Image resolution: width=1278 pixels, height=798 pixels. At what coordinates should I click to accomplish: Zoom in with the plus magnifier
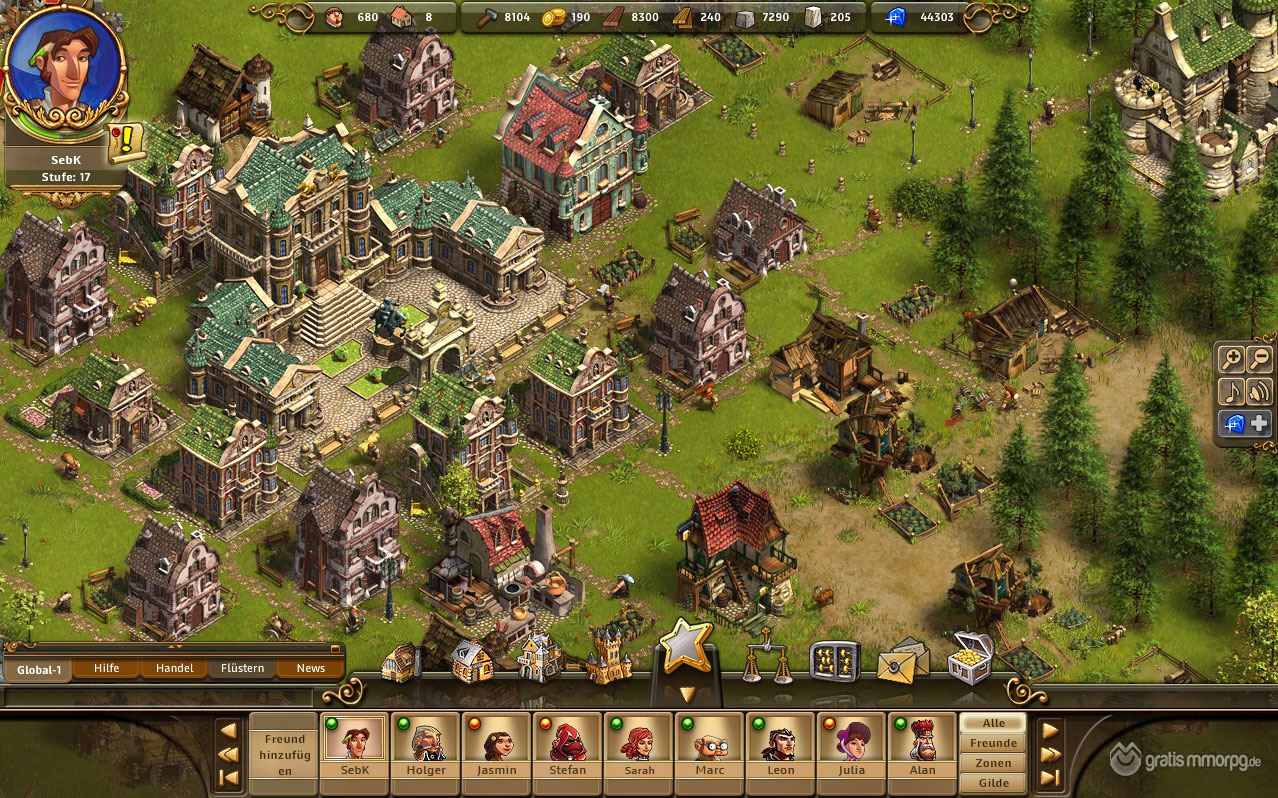pos(1231,360)
